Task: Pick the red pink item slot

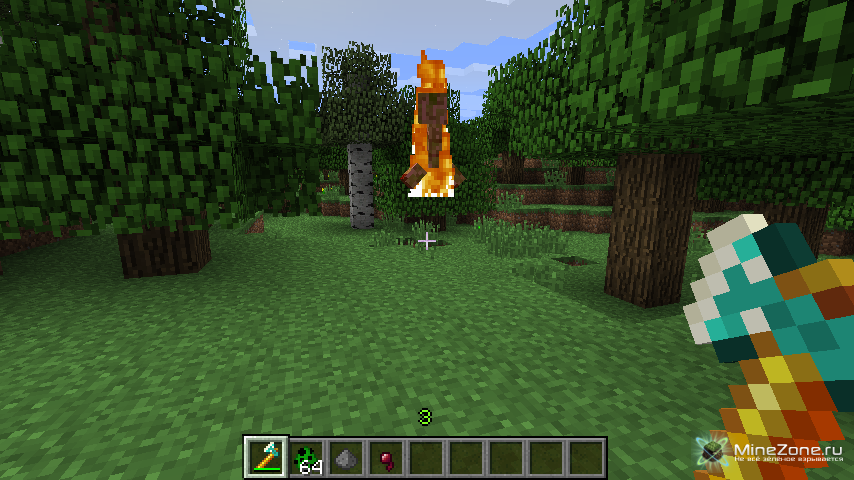Action: click(386, 458)
